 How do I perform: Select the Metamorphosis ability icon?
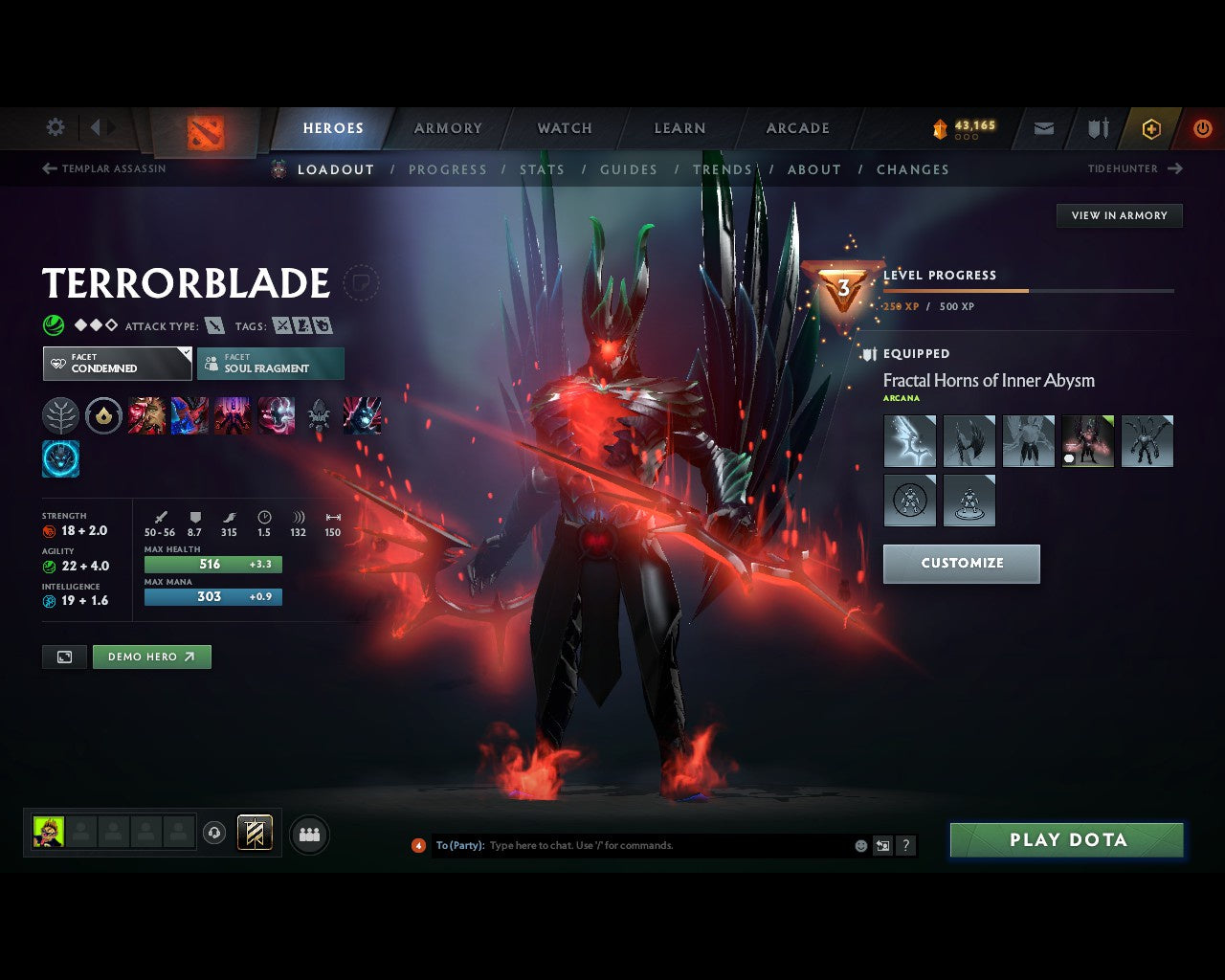pyautogui.click(x=233, y=415)
